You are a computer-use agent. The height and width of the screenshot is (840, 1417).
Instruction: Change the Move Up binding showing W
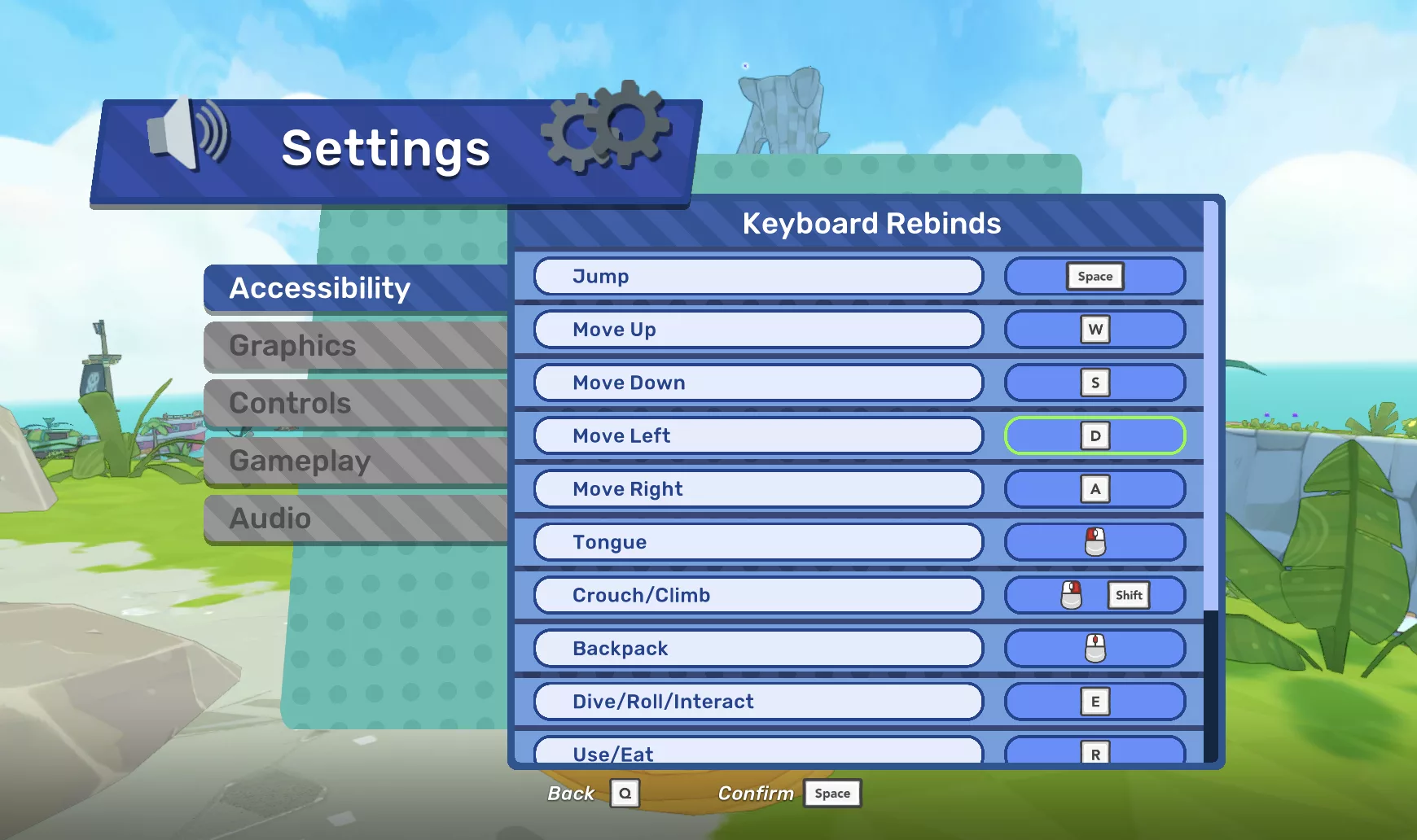point(1095,330)
